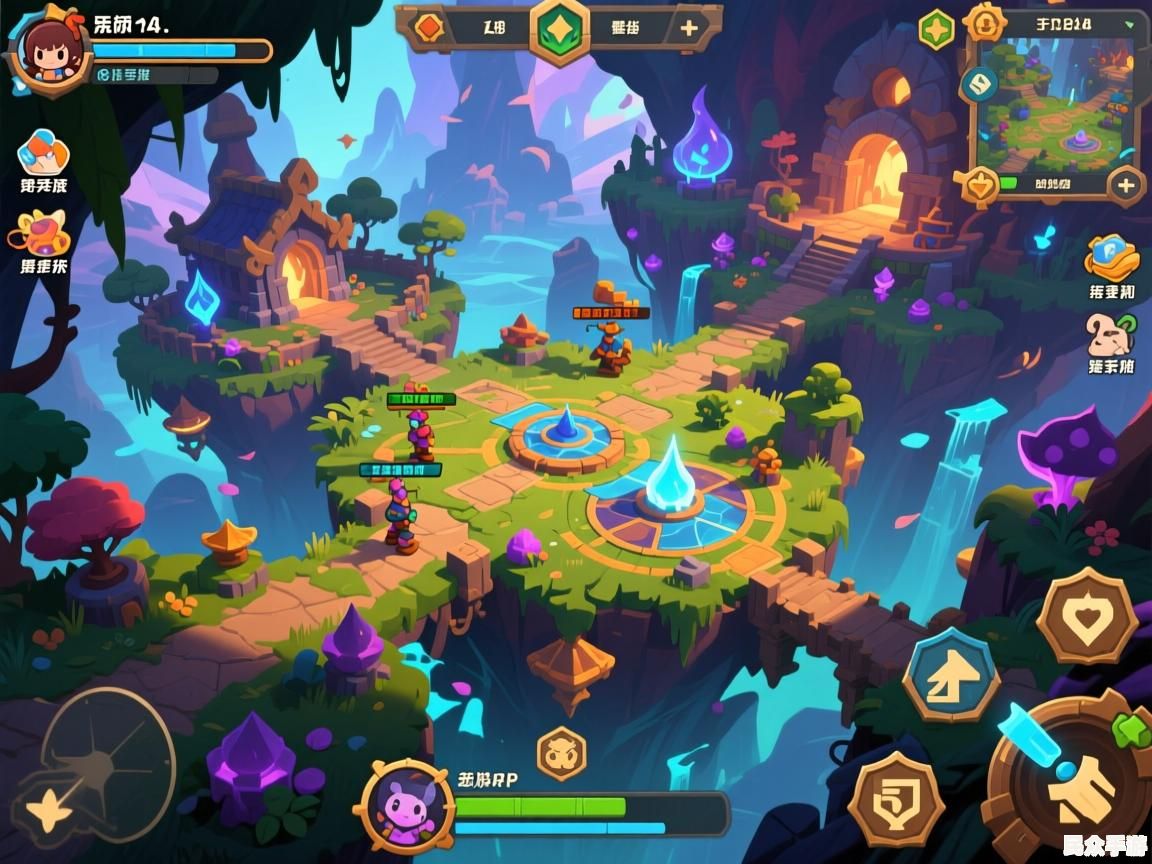Activate the blue arrow dash skill

click(951, 676)
